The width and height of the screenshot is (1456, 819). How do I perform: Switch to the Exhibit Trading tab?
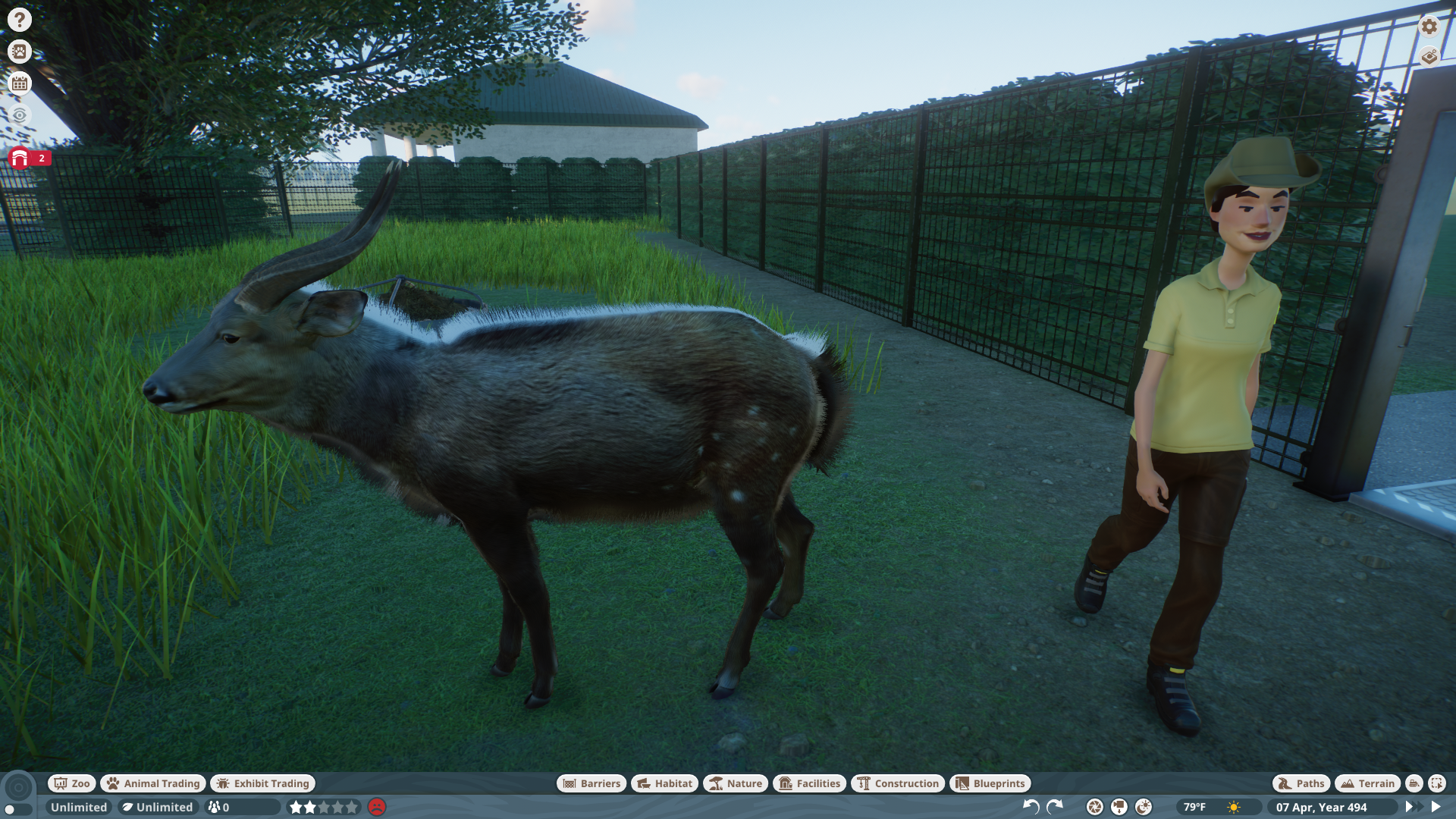click(262, 783)
